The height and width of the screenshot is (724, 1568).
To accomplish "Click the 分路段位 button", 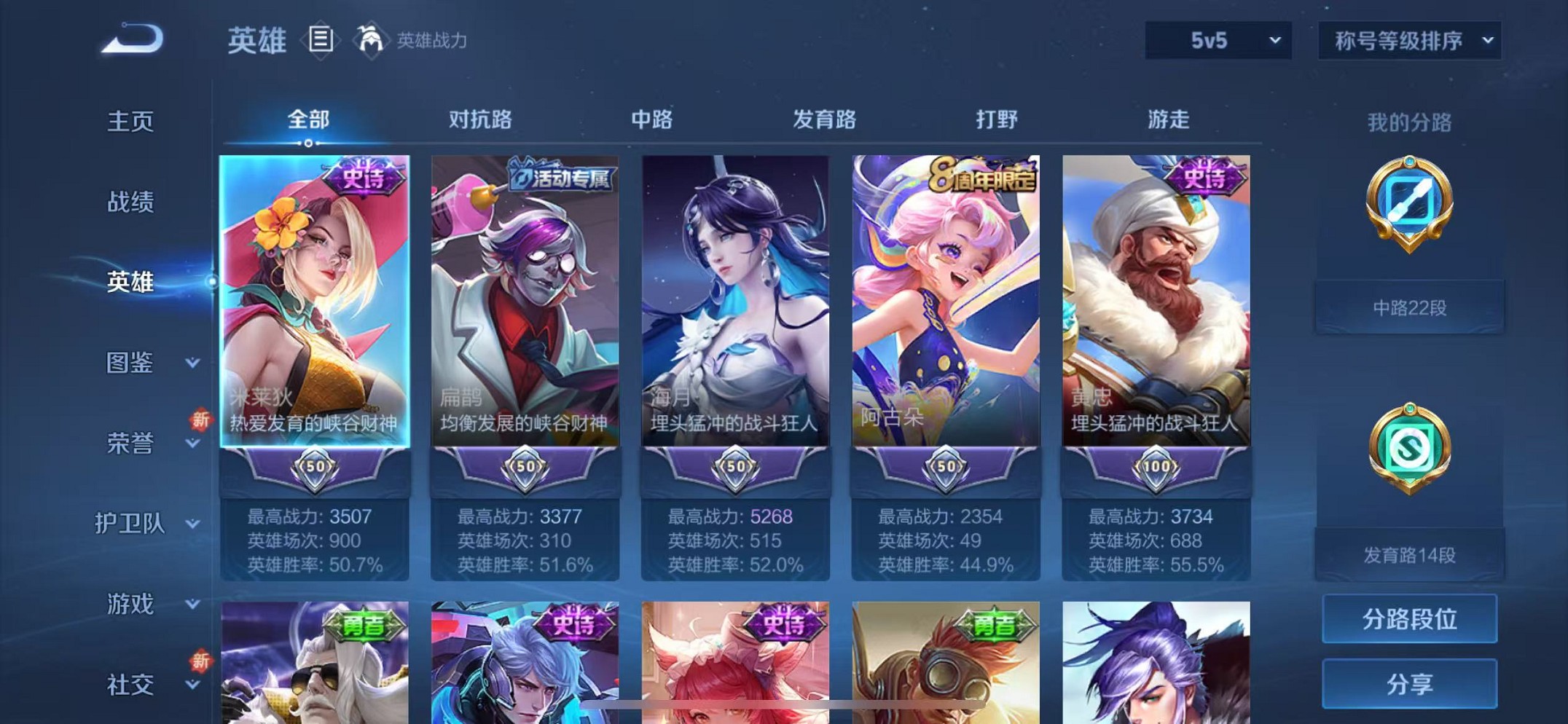I will 1409,620.
